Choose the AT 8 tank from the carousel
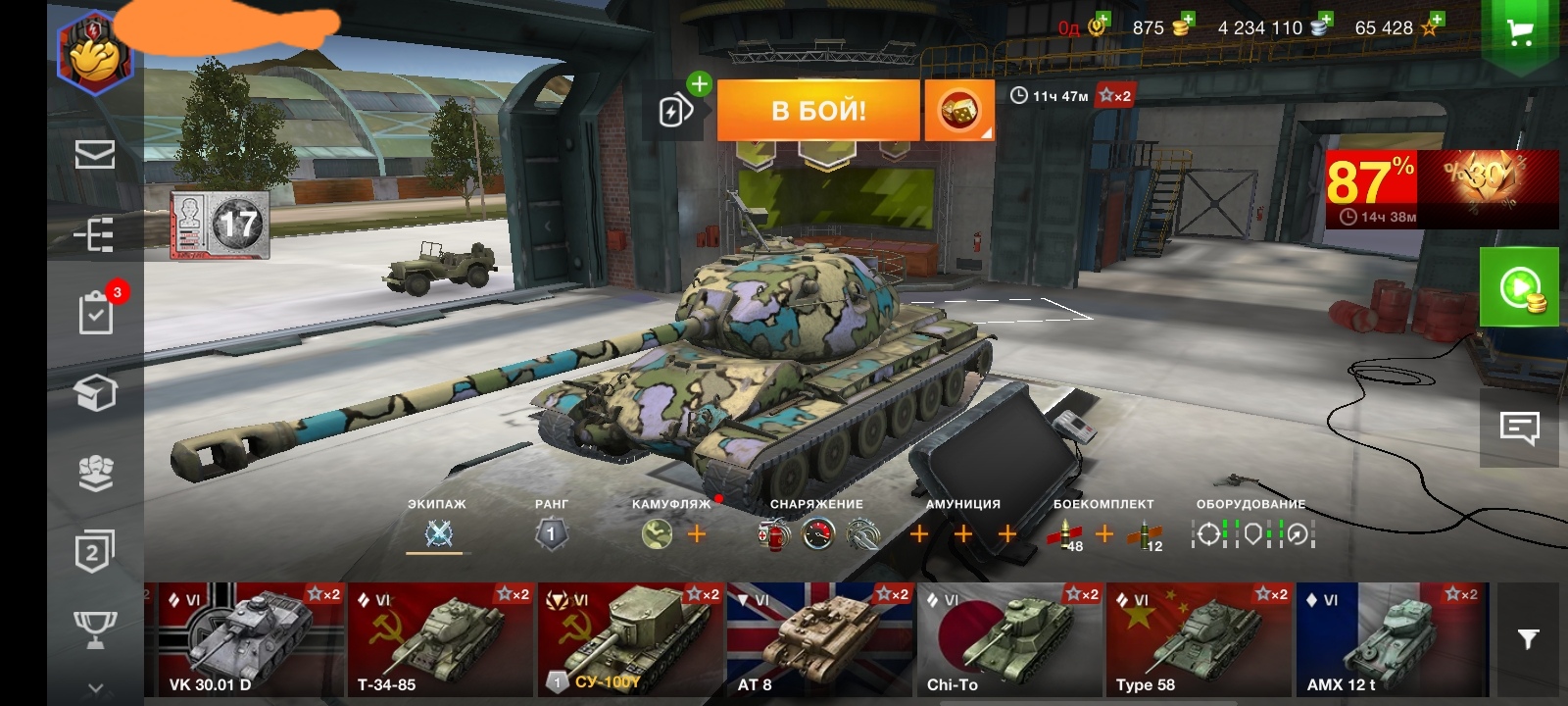Image resolution: width=1568 pixels, height=706 pixels. point(819,639)
